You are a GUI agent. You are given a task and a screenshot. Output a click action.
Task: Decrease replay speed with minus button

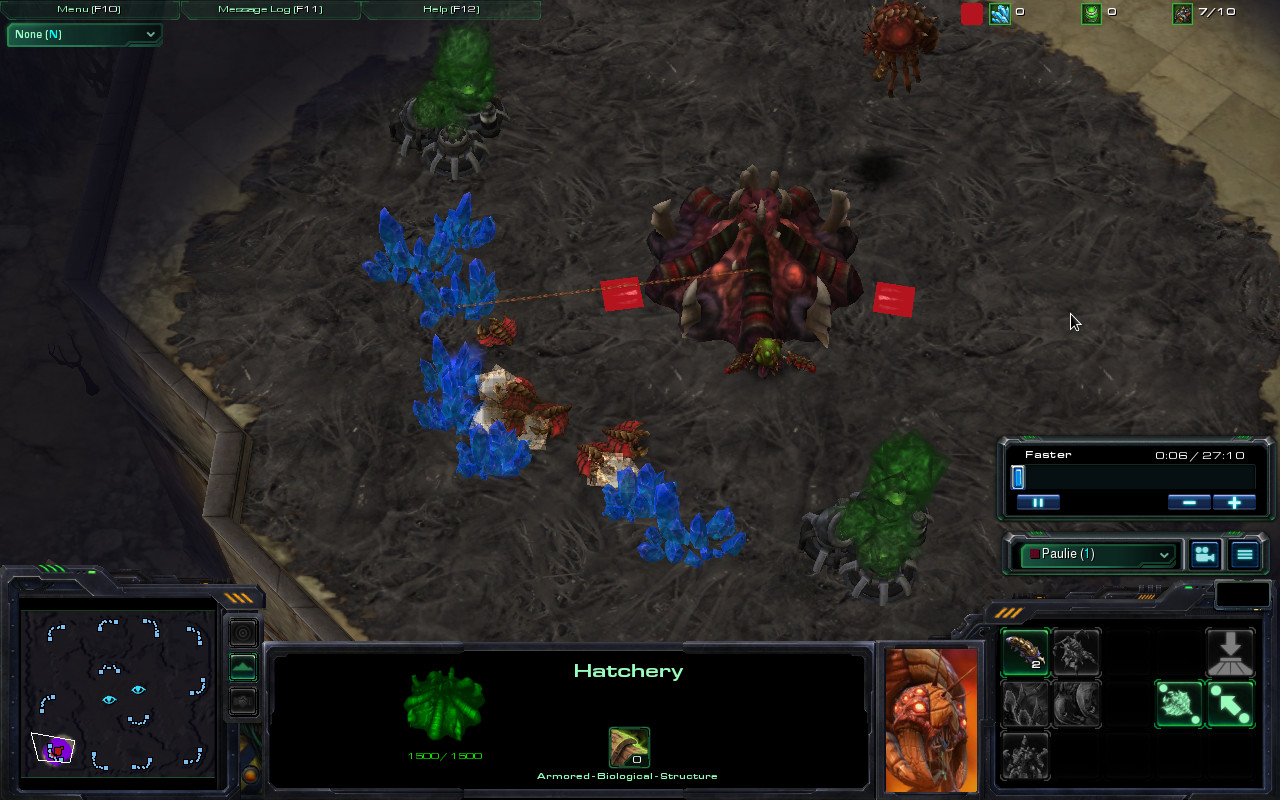click(1189, 502)
